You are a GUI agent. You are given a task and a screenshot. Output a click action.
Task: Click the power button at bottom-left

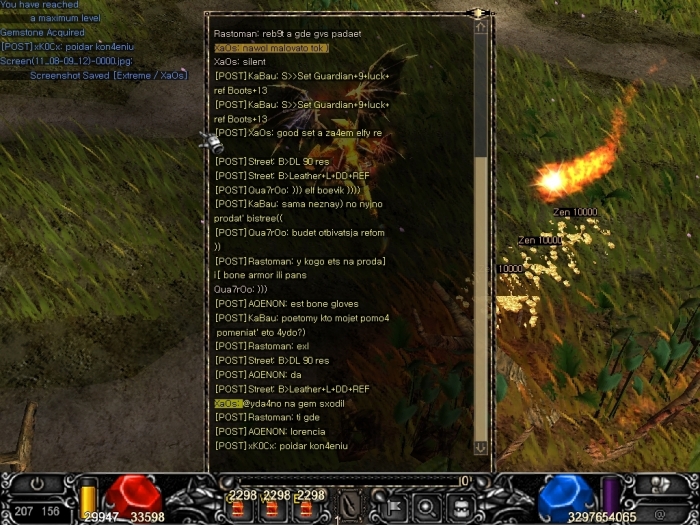point(38,483)
